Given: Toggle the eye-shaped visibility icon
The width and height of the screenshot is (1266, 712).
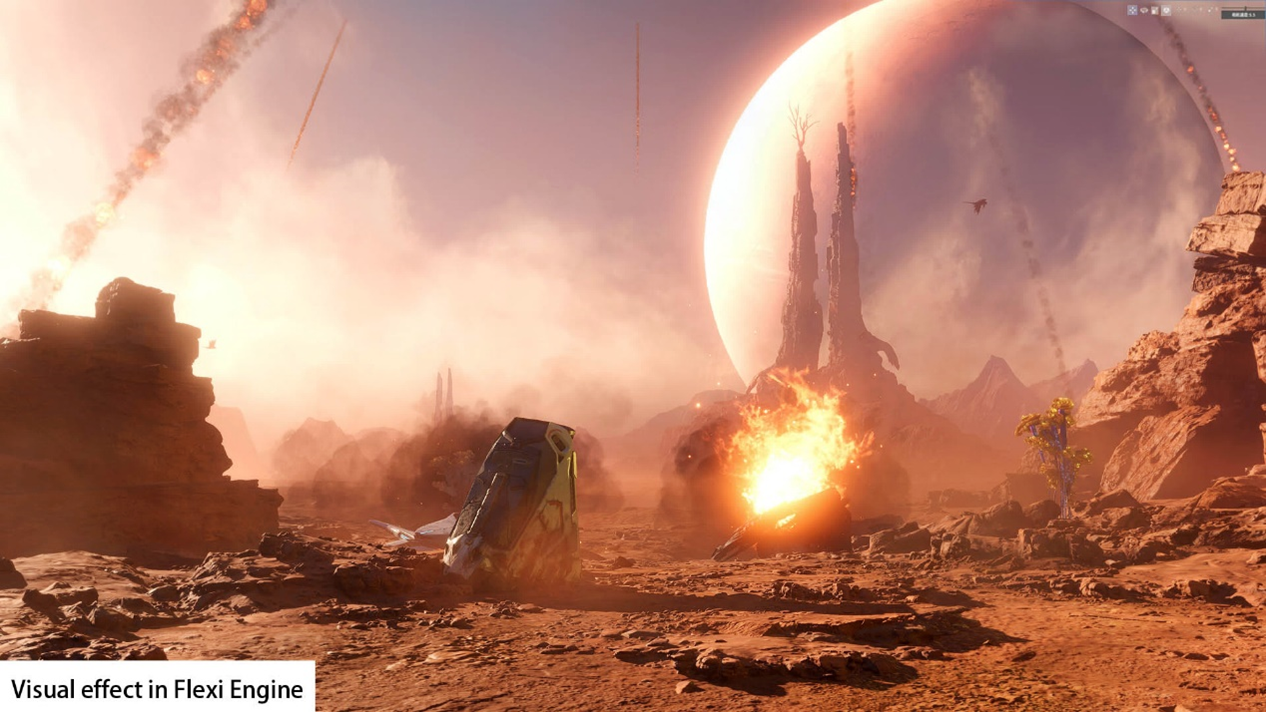Looking at the screenshot, I should click(1144, 10).
